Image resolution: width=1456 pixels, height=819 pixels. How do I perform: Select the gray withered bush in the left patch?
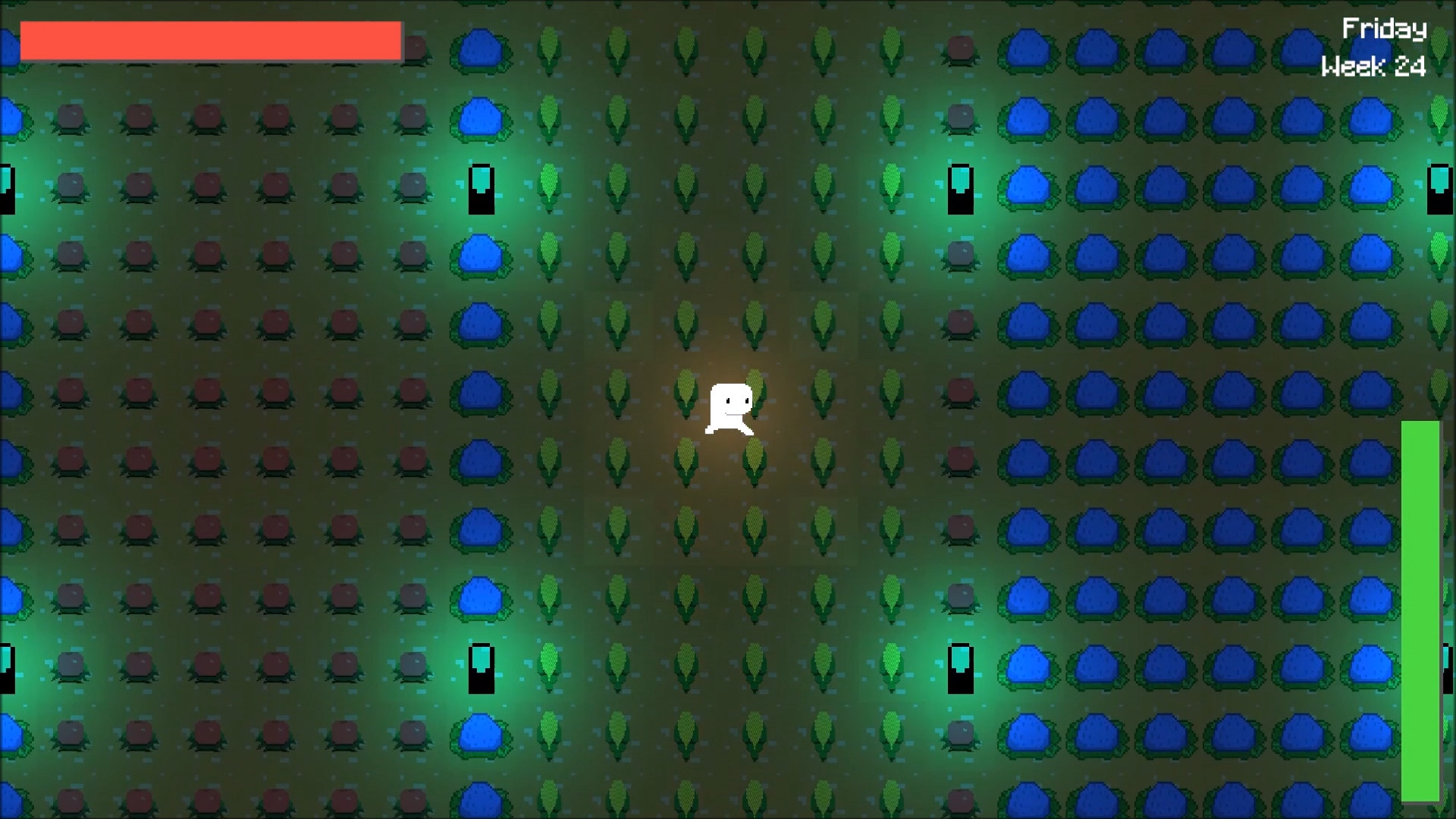412,186
